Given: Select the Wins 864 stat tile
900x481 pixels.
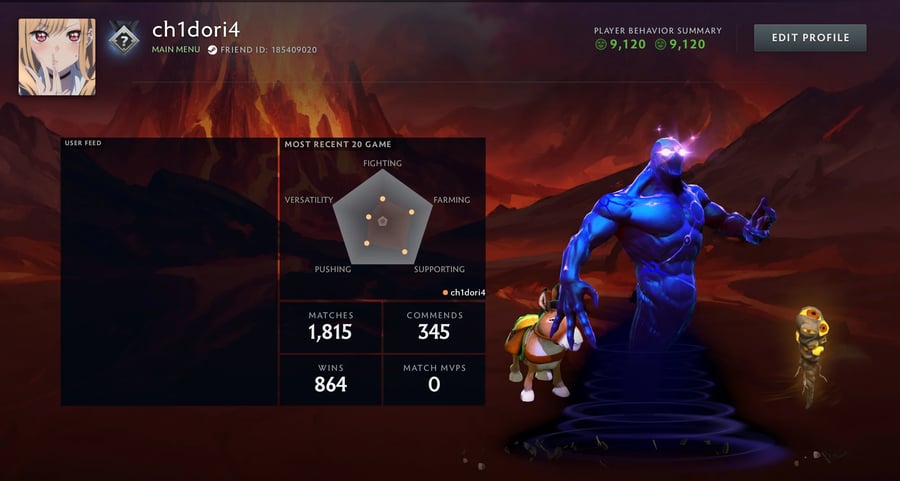Looking at the screenshot, I should pyautogui.click(x=330, y=380).
